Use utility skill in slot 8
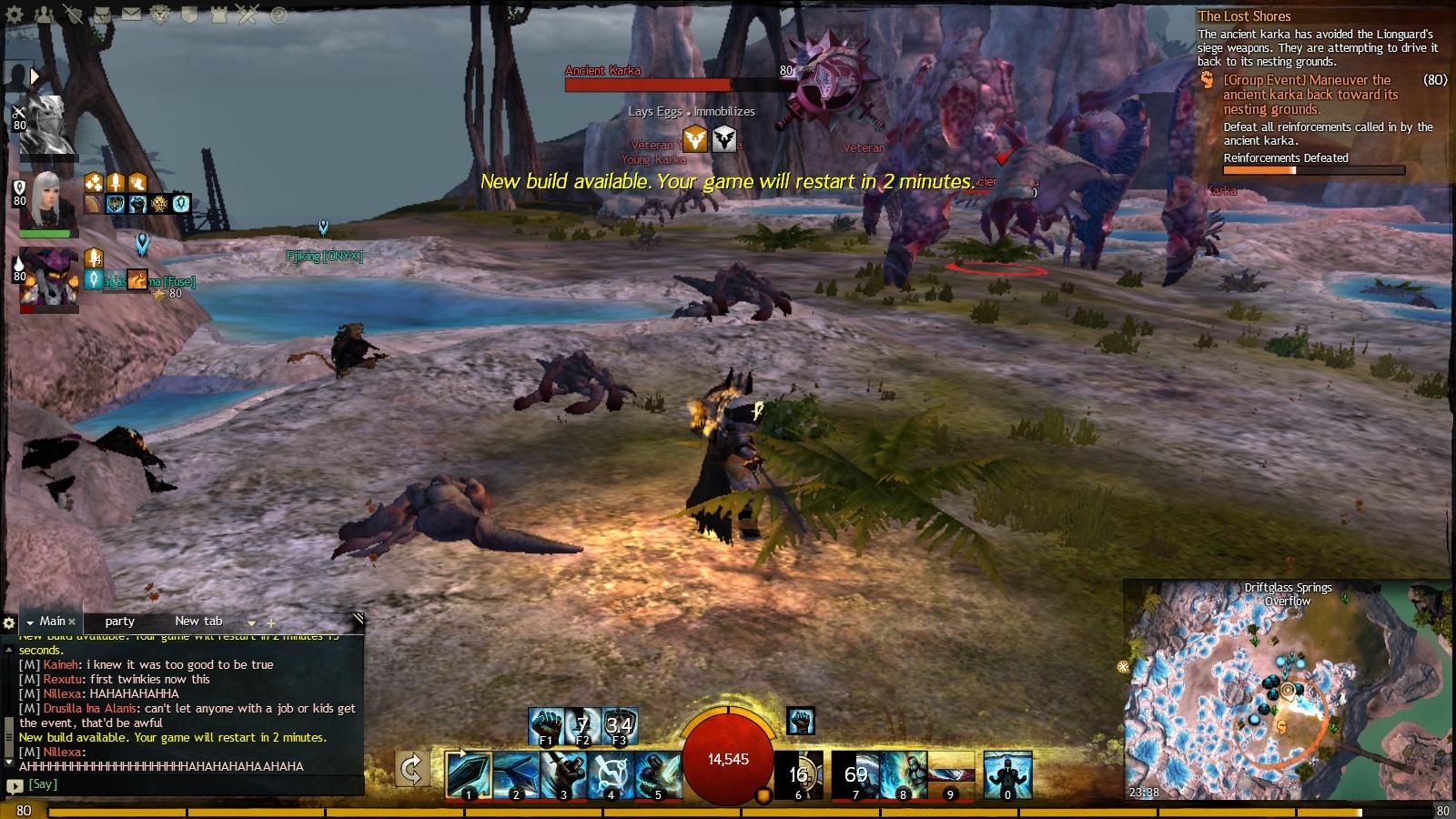This screenshot has height=819, width=1456. 904,775
